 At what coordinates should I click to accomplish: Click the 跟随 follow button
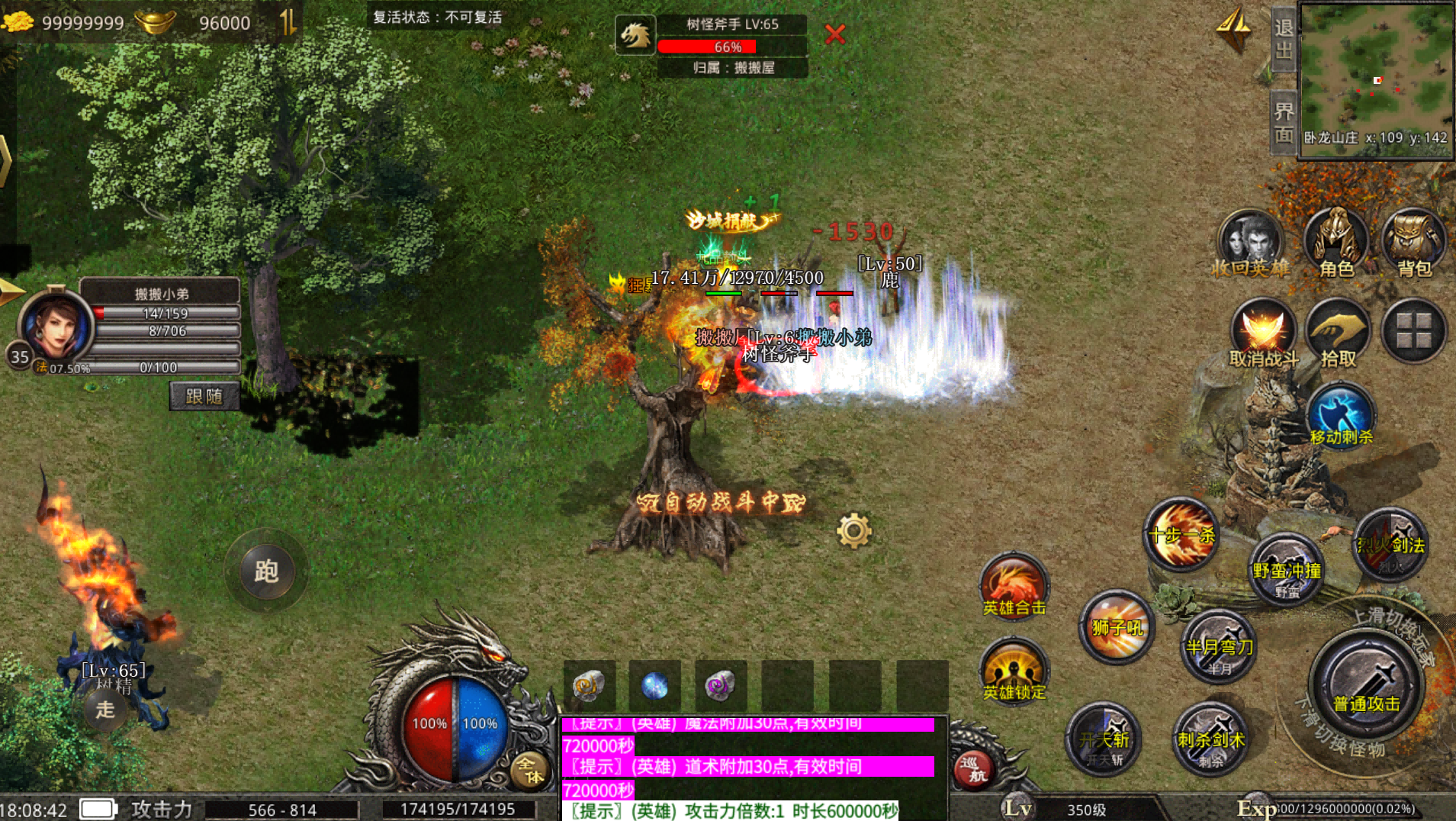click(204, 396)
